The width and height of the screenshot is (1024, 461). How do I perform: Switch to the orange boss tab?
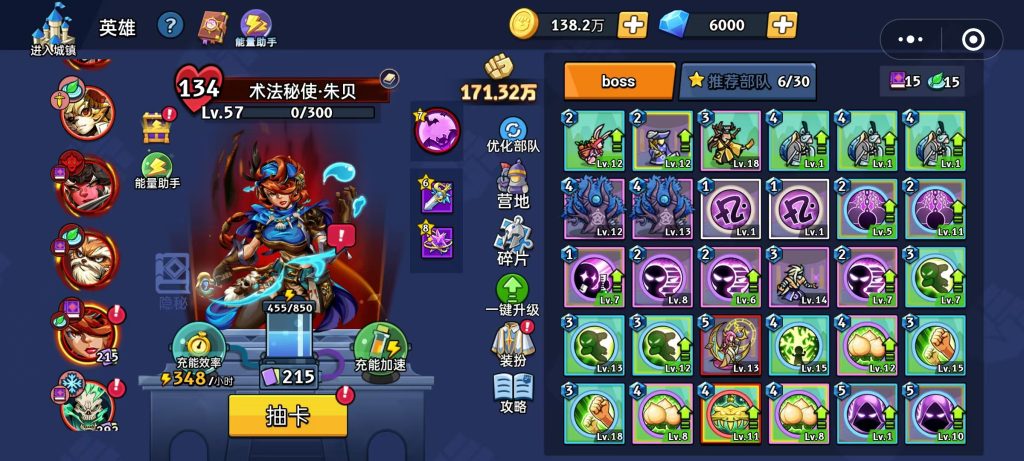click(x=619, y=81)
